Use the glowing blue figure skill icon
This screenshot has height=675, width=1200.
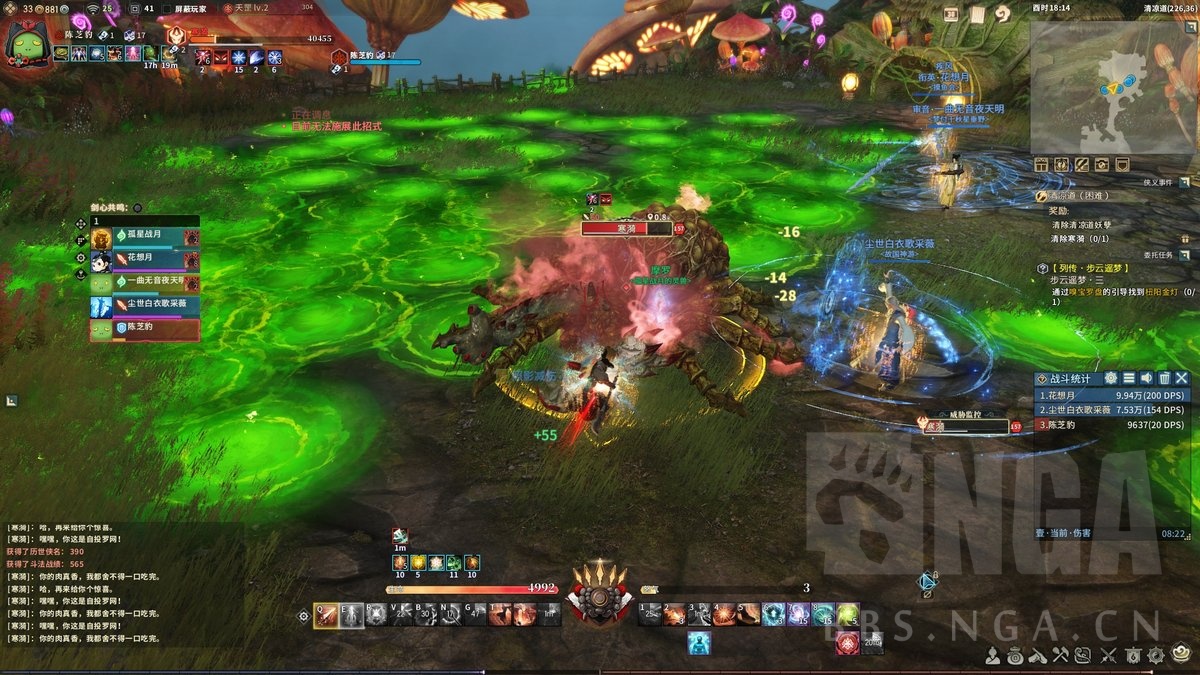click(698, 643)
